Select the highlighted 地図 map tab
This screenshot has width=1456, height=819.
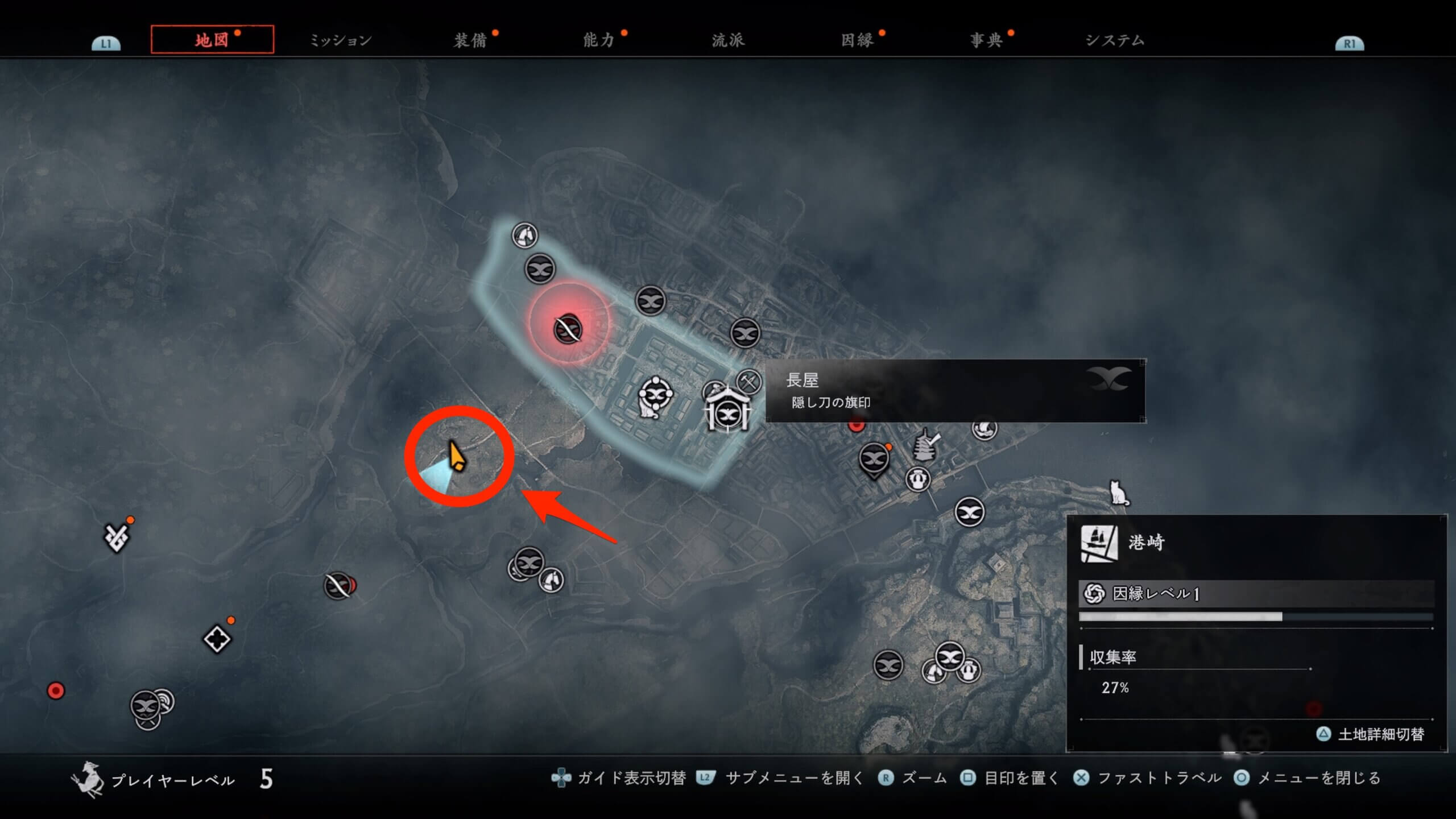coord(212,40)
